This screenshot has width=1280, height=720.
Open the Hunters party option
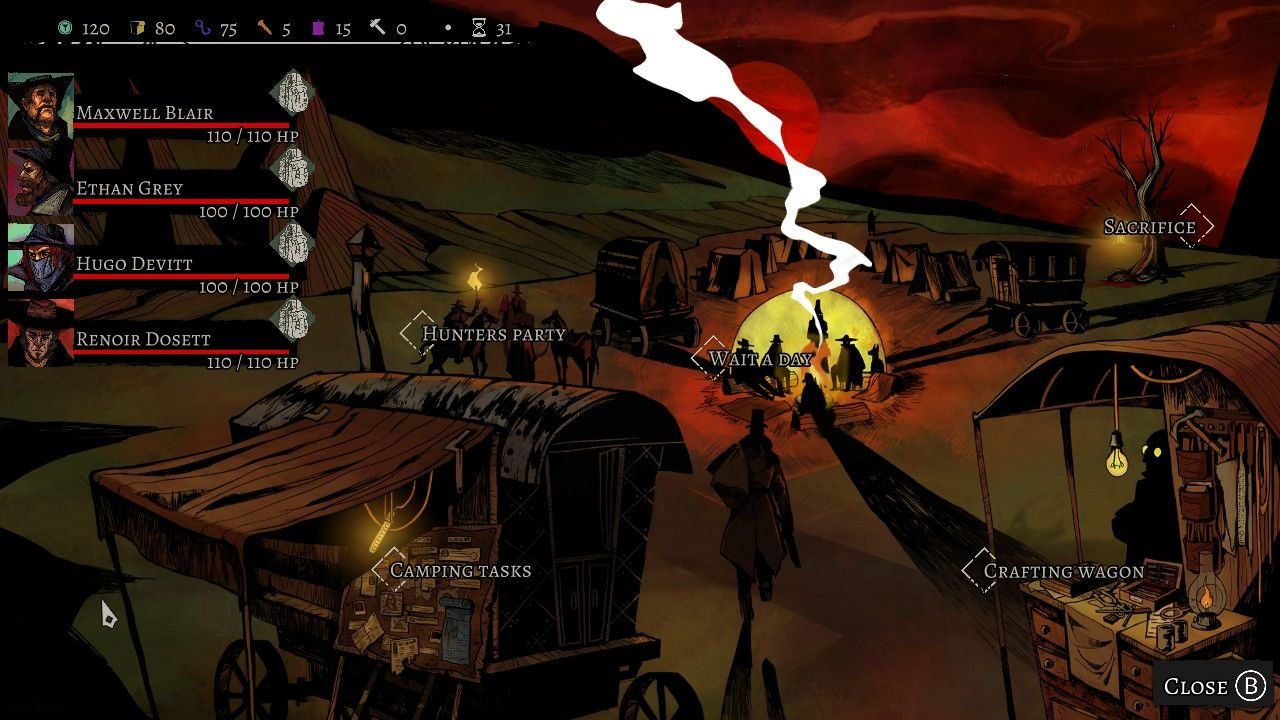[493, 334]
